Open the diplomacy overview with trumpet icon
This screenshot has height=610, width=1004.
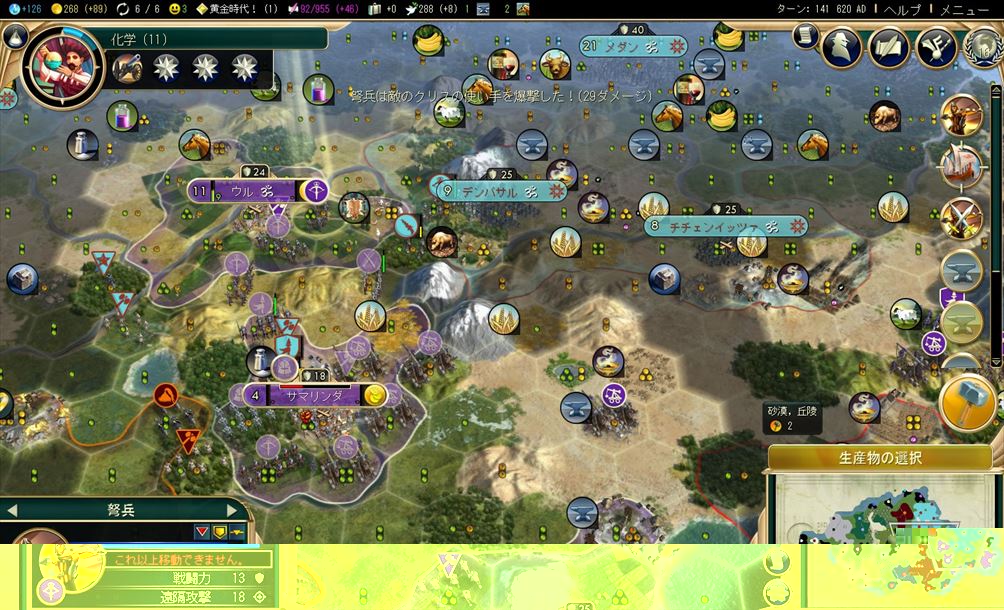pyautogui.click(x=936, y=45)
